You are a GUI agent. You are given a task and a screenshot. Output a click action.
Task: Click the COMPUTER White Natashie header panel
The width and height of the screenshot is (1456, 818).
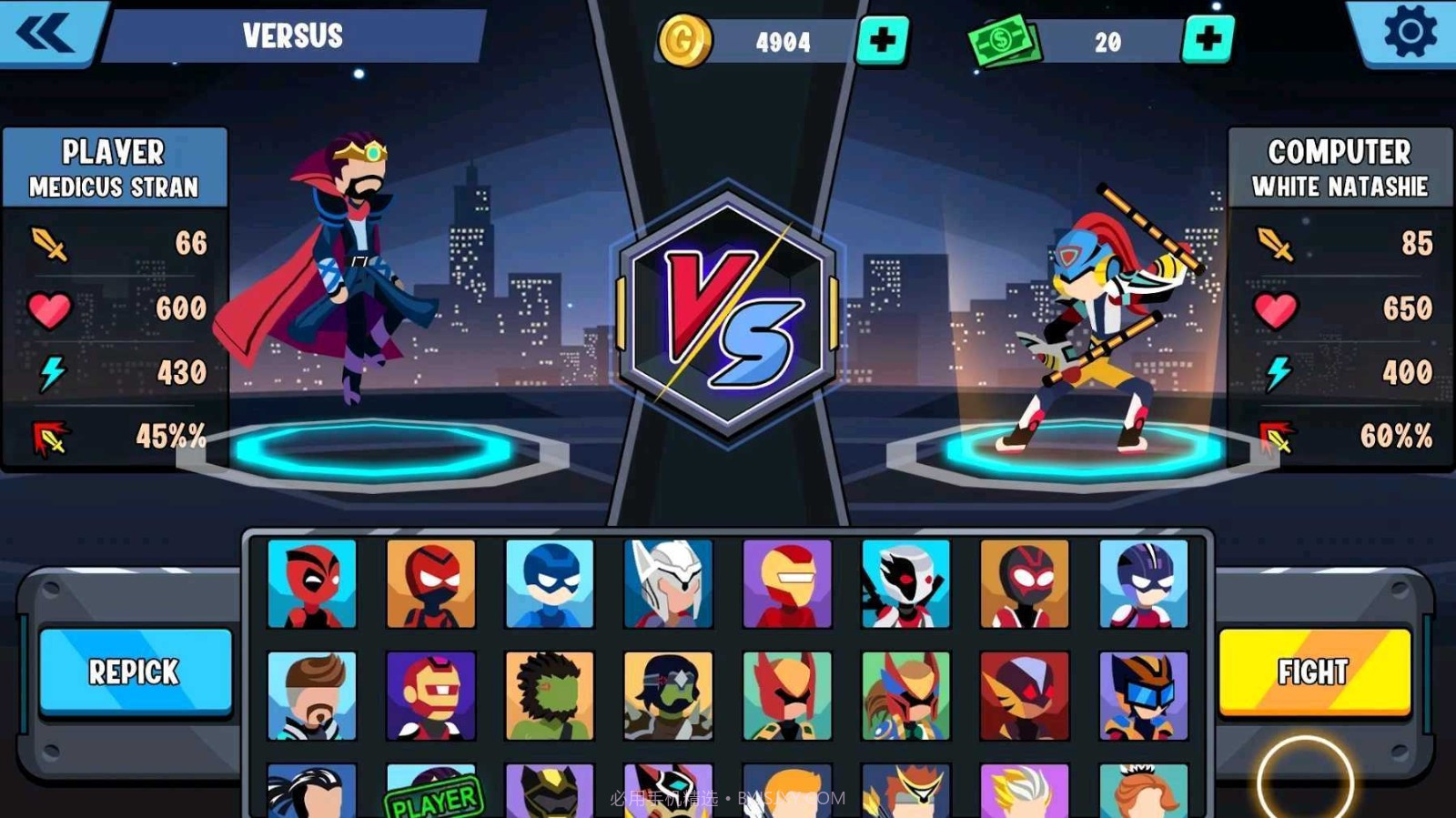point(1340,168)
